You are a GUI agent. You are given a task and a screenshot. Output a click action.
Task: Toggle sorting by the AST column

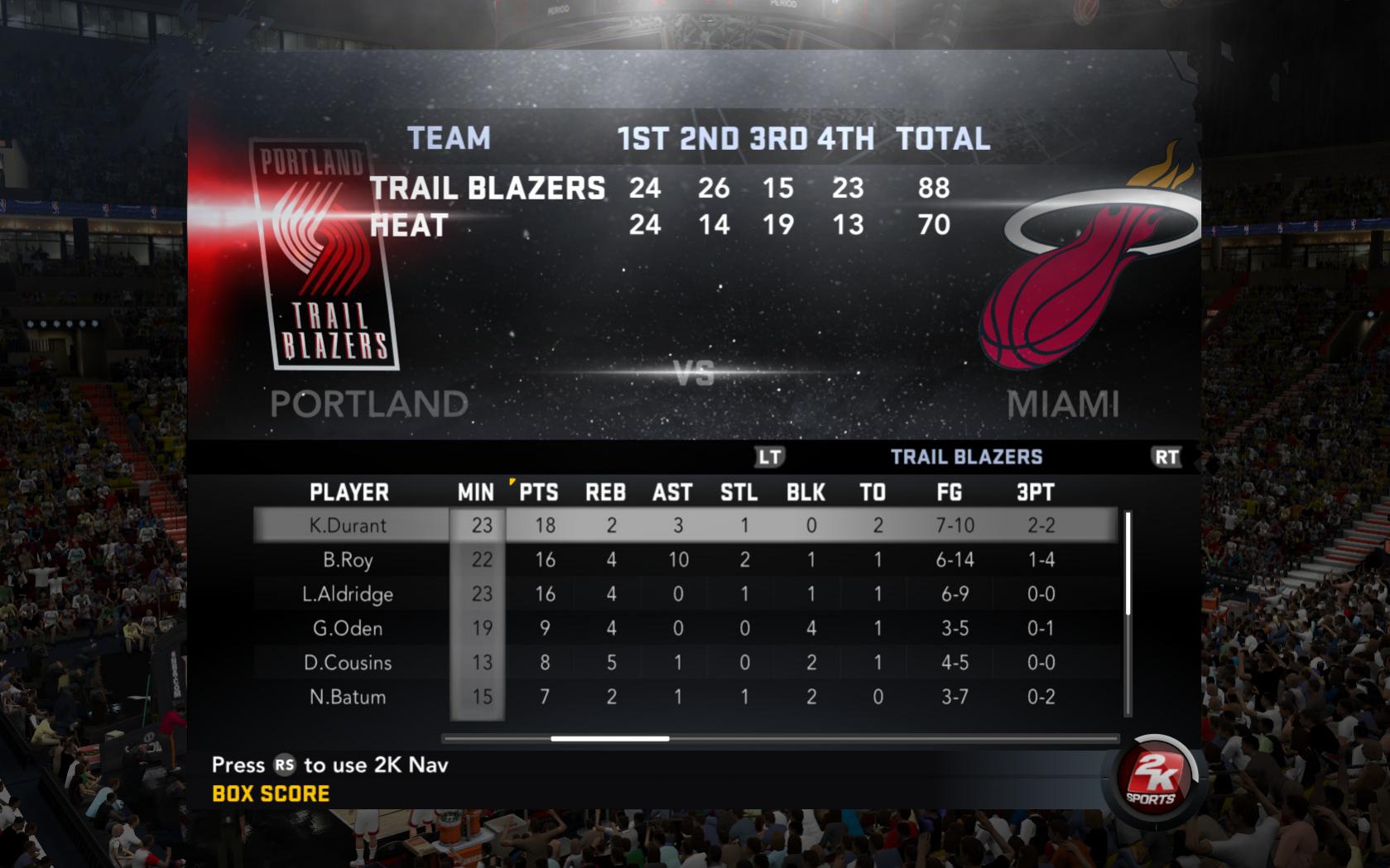[x=672, y=492]
